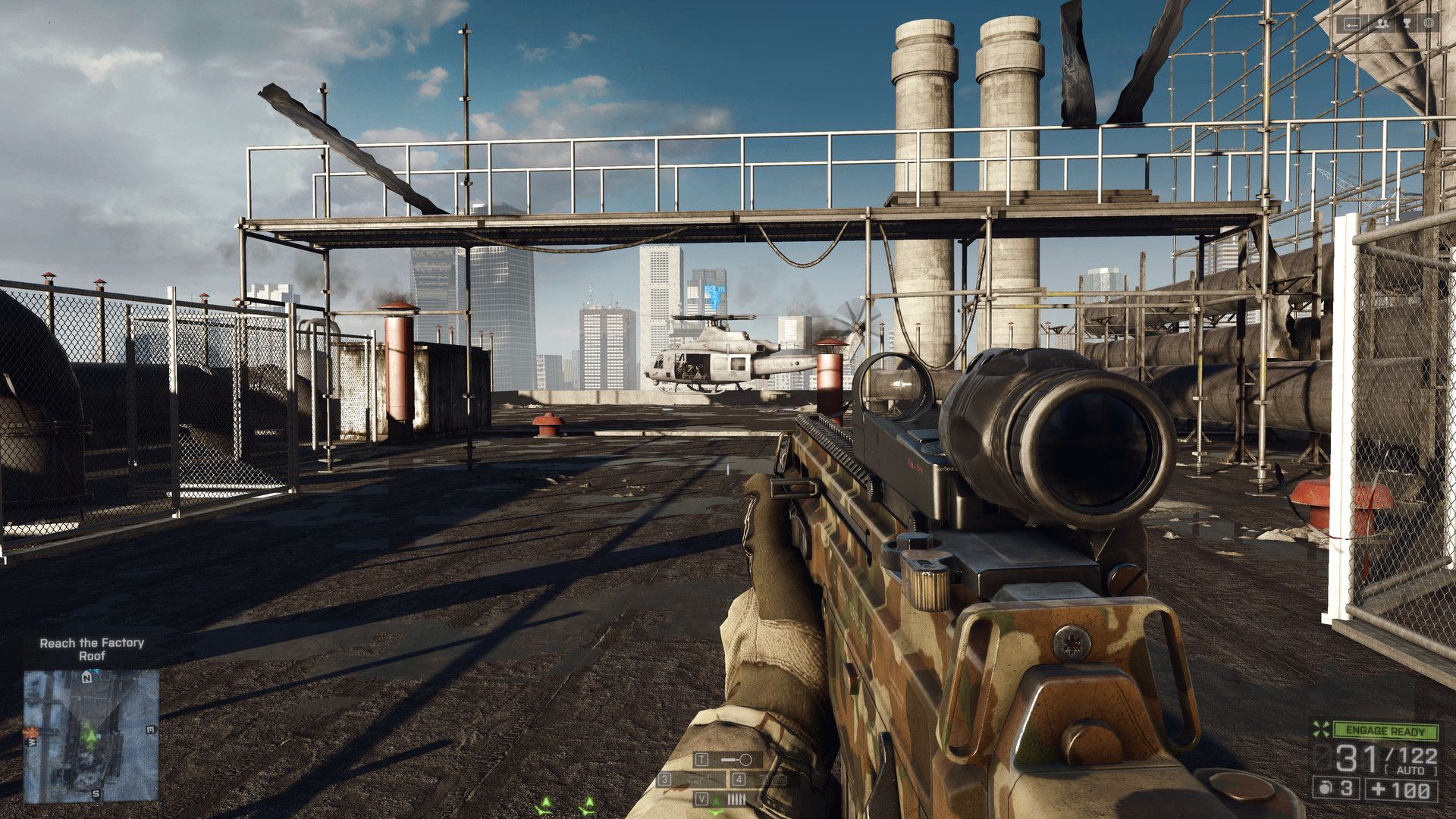Open the trophy achievements icon
Screen dimensions: 1456x819
(x=1407, y=24)
